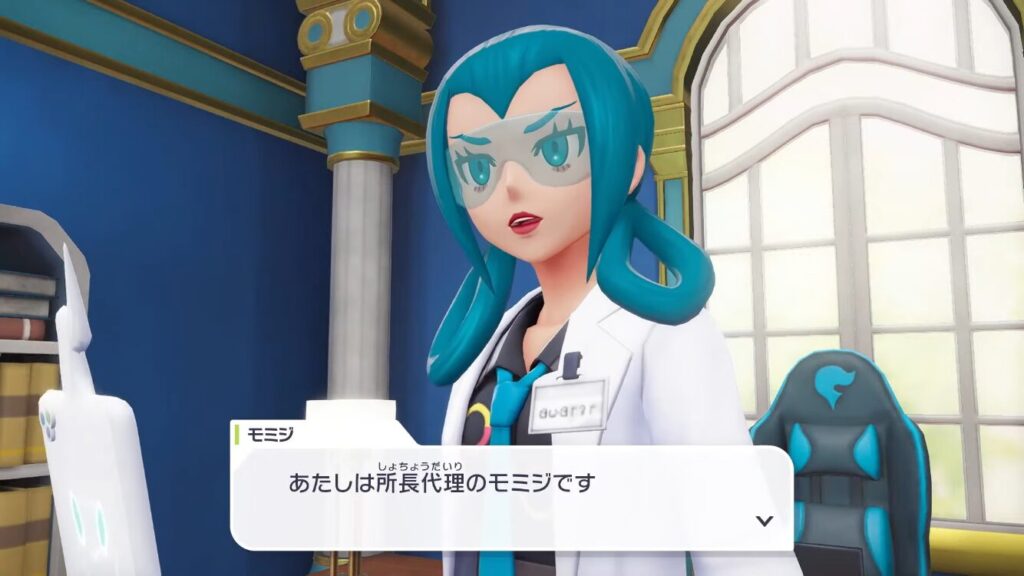Screen dimensions: 1024x576
Task: Advance dialogue with the down arrow indicator
Action: point(765,520)
